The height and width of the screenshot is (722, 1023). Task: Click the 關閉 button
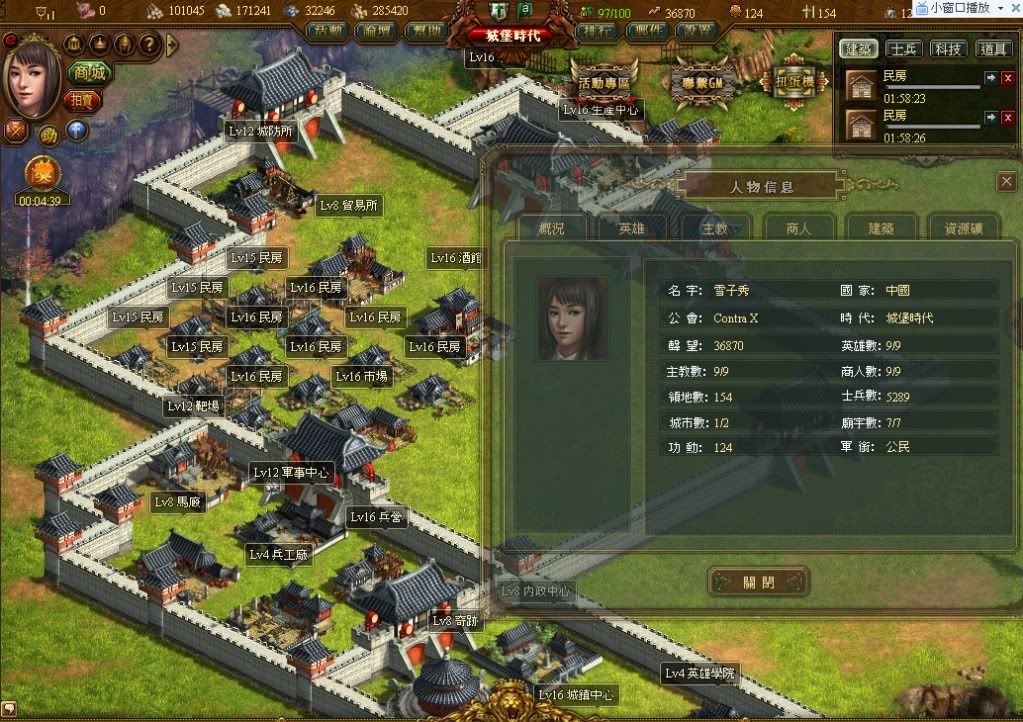pos(759,581)
